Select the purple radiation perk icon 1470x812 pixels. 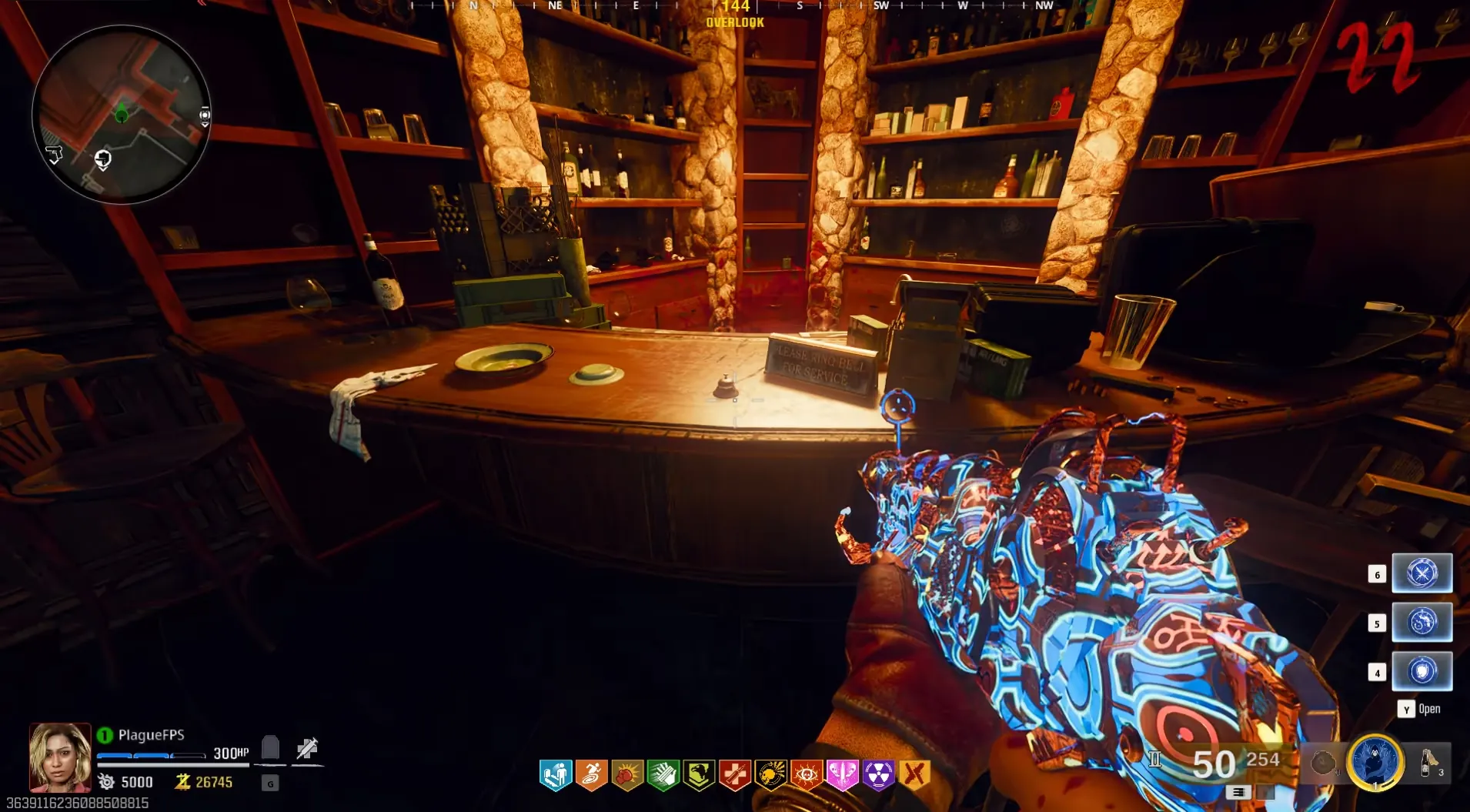click(x=878, y=775)
